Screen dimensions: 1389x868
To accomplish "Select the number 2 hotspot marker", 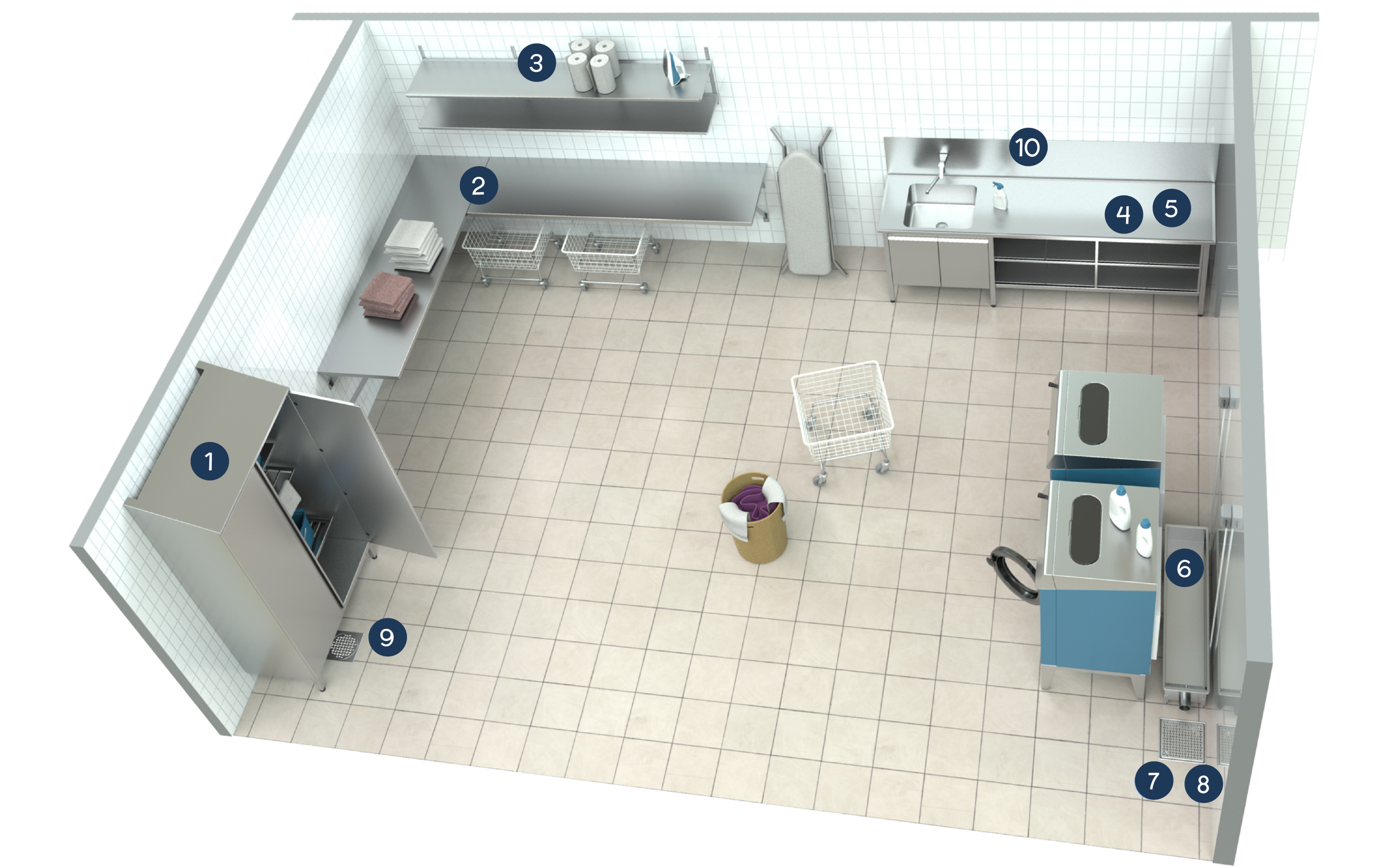I will pos(478,186).
